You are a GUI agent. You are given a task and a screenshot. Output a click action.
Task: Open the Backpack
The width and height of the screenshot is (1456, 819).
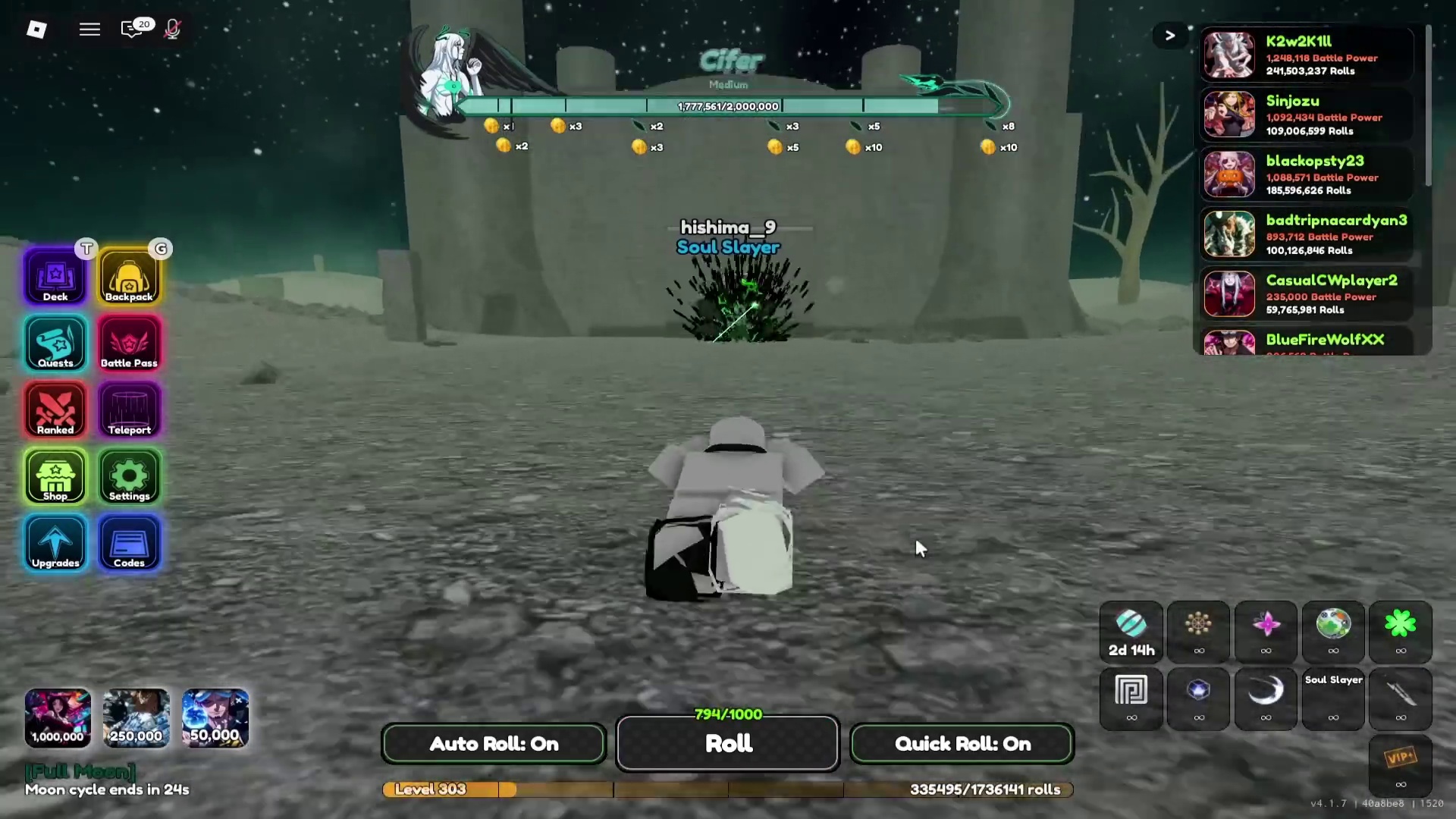[x=129, y=277]
